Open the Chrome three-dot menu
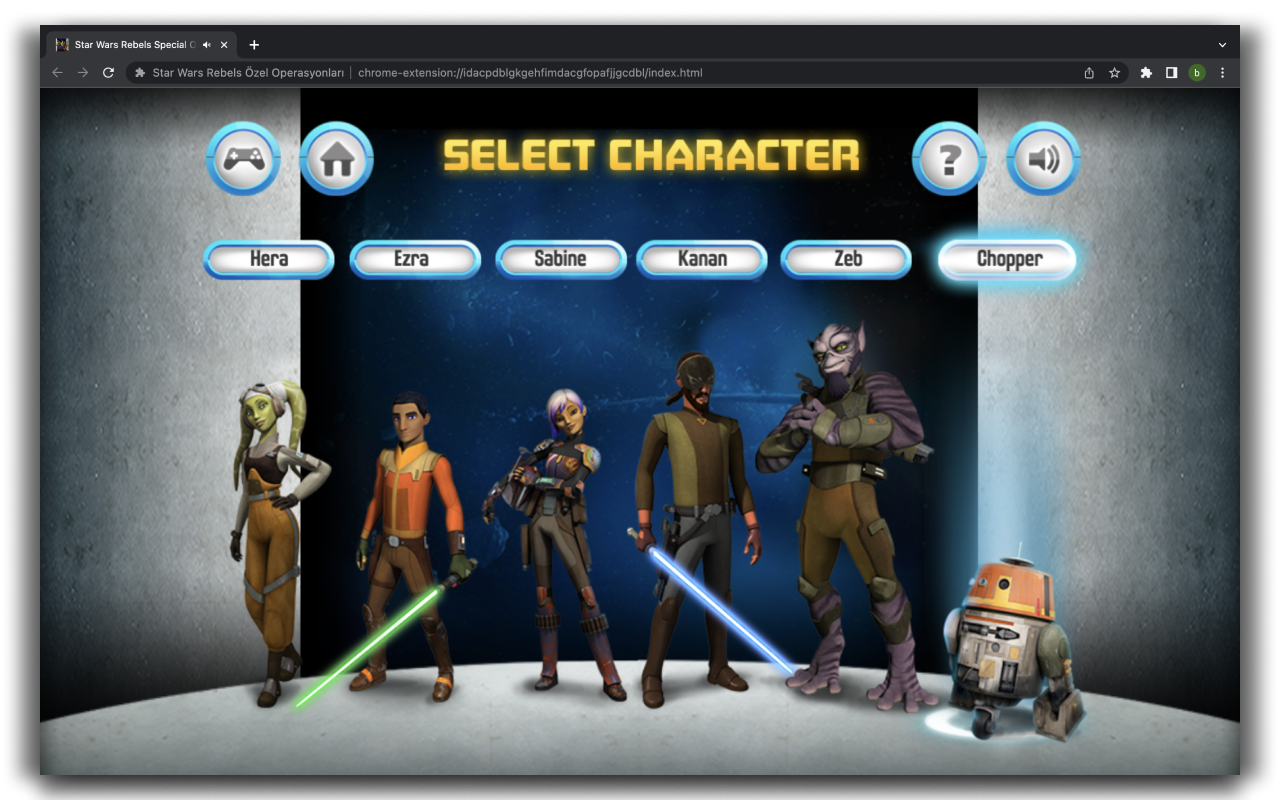This screenshot has height=800, width=1280. [1222, 72]
